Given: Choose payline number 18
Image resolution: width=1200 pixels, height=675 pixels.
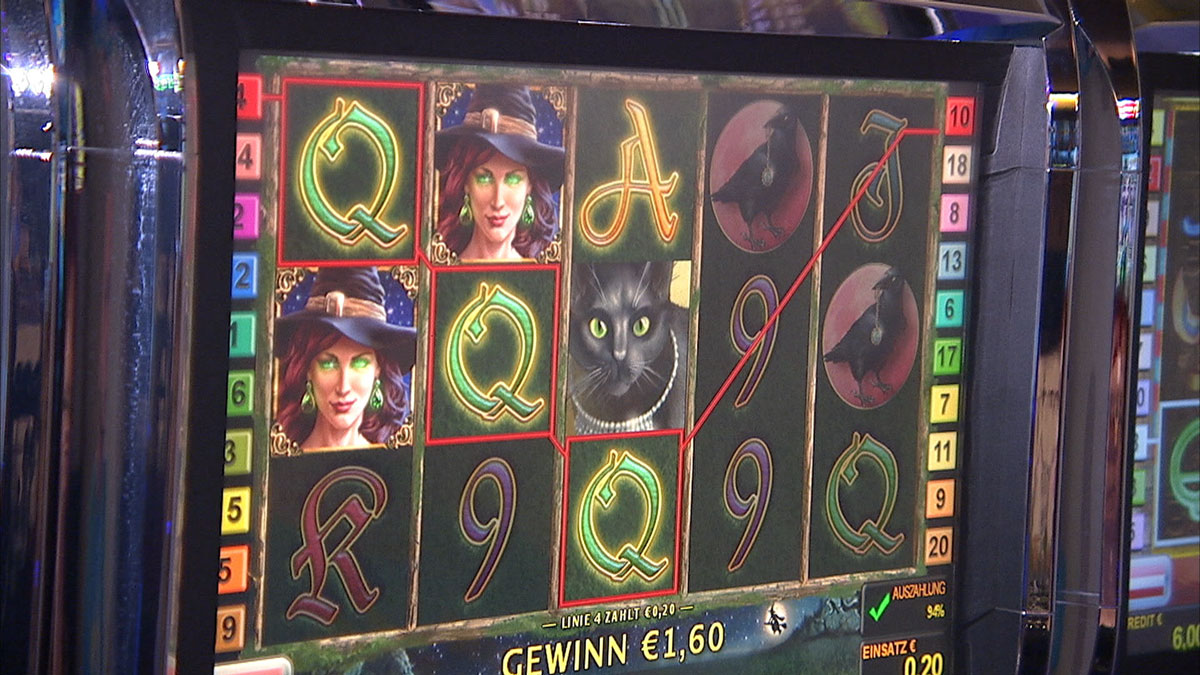Looking at the screenshot, I should 957,164.
